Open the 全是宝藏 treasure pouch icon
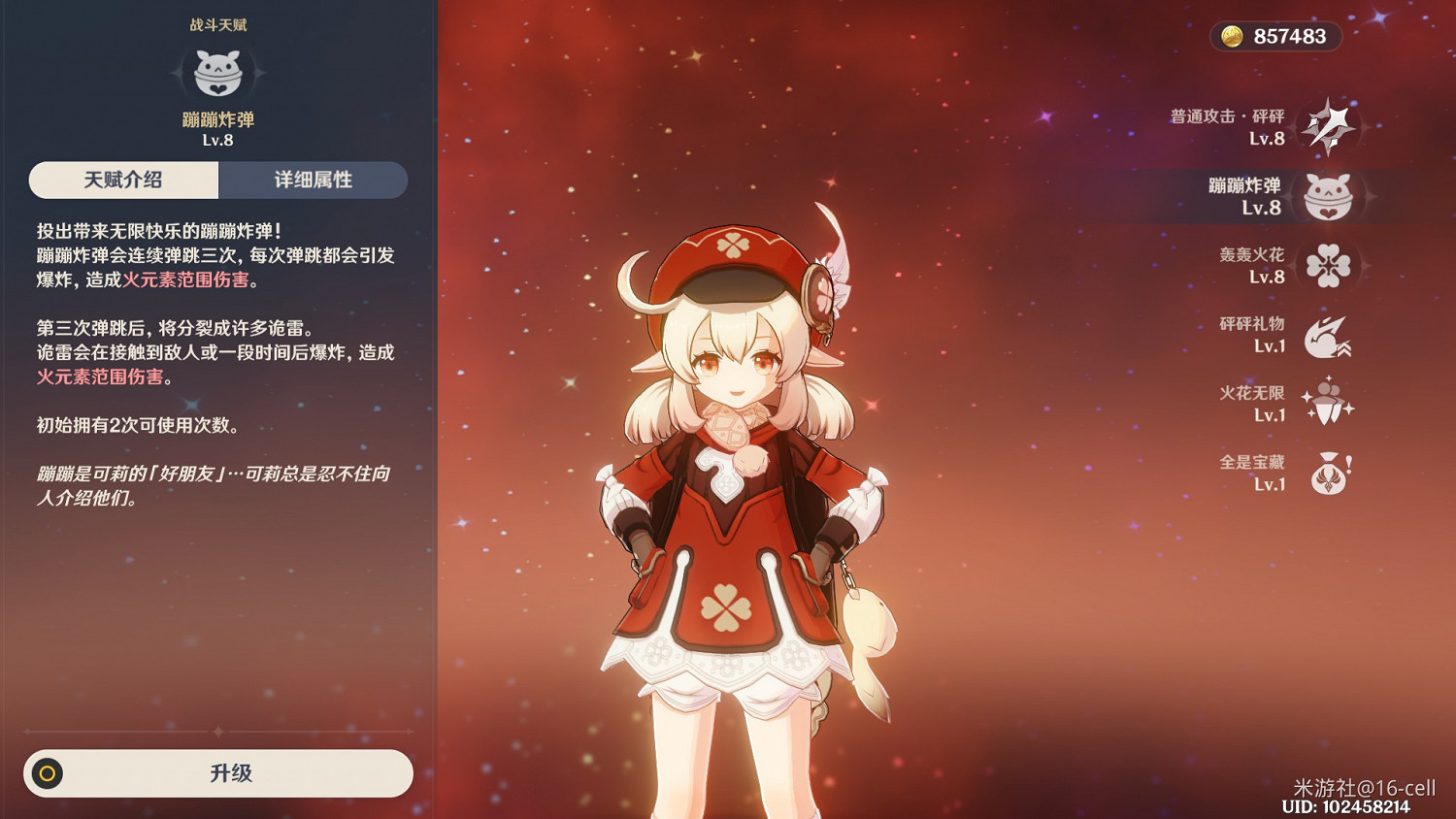Screen dimensions: 1456x819 click(x=1328, y=472)
